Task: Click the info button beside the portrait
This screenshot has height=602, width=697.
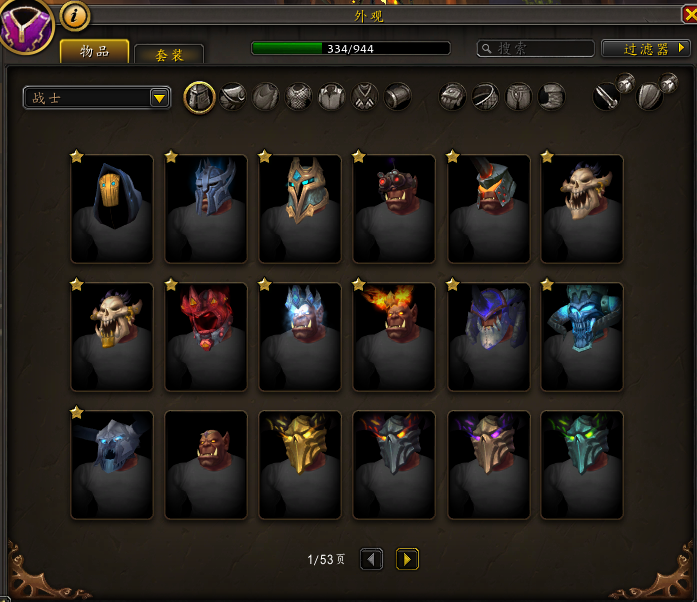Action: [x=76, y=15]
